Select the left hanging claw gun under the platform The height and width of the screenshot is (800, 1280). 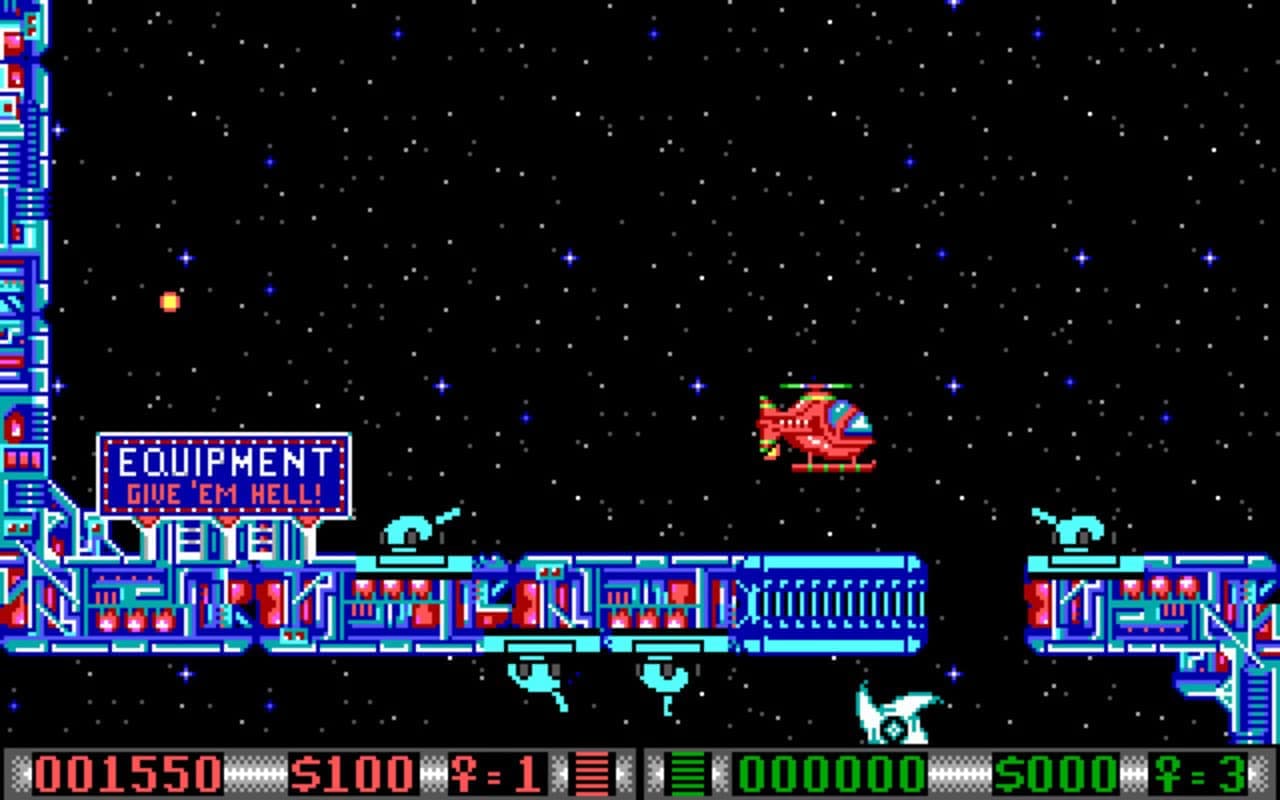point(535,675)
